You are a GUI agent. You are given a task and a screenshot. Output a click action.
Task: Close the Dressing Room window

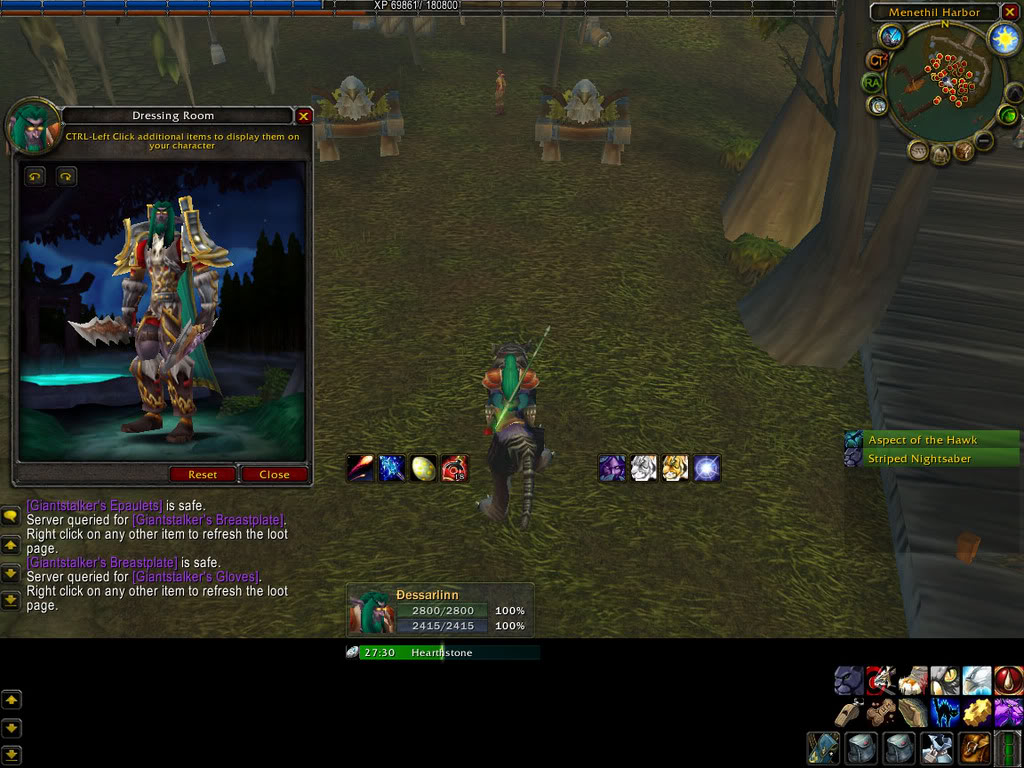coord(304,116)
